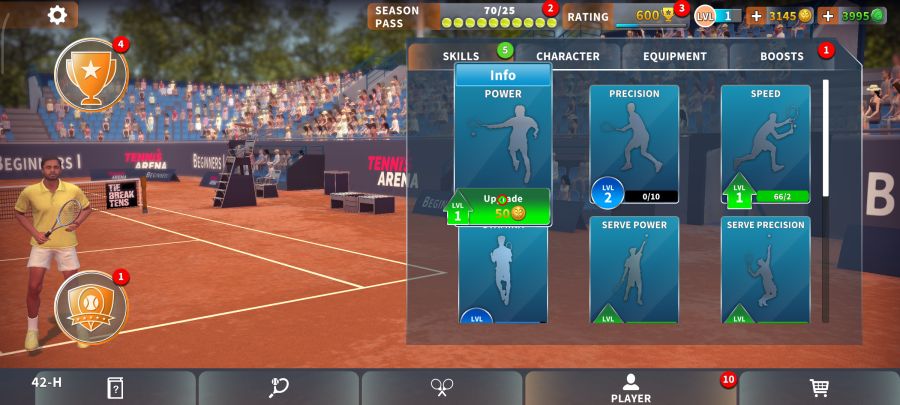Viewport: 900px width, 405px height.
Task: Show Info for the Power skill
Action: tap(503, 75)
